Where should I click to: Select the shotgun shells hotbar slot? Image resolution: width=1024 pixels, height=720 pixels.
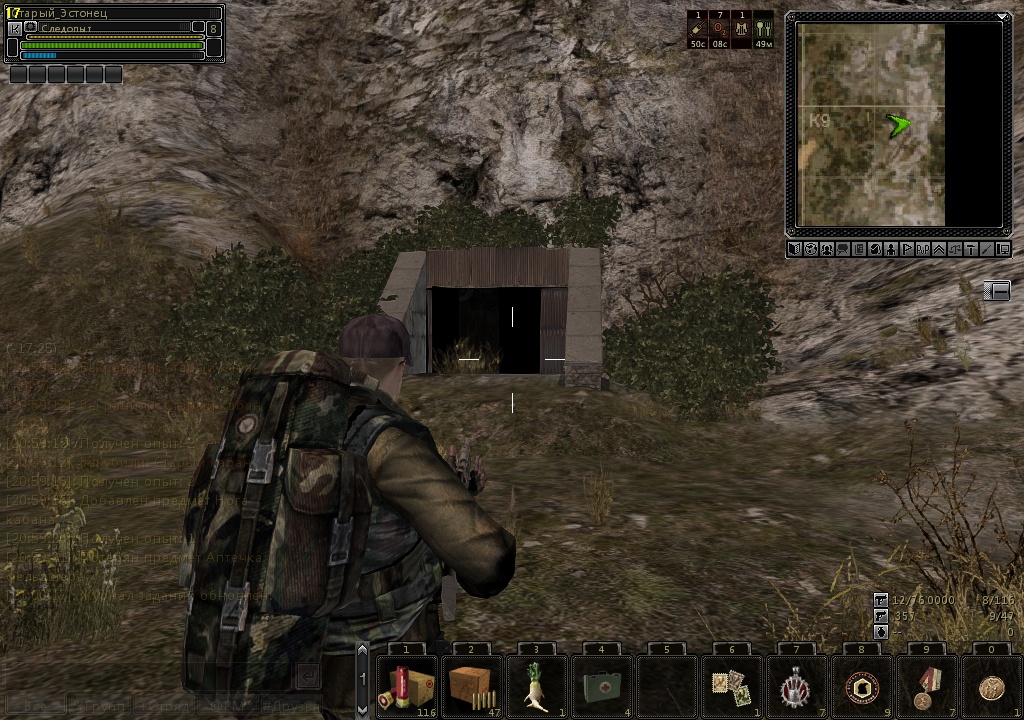click(x=407, y=684)
